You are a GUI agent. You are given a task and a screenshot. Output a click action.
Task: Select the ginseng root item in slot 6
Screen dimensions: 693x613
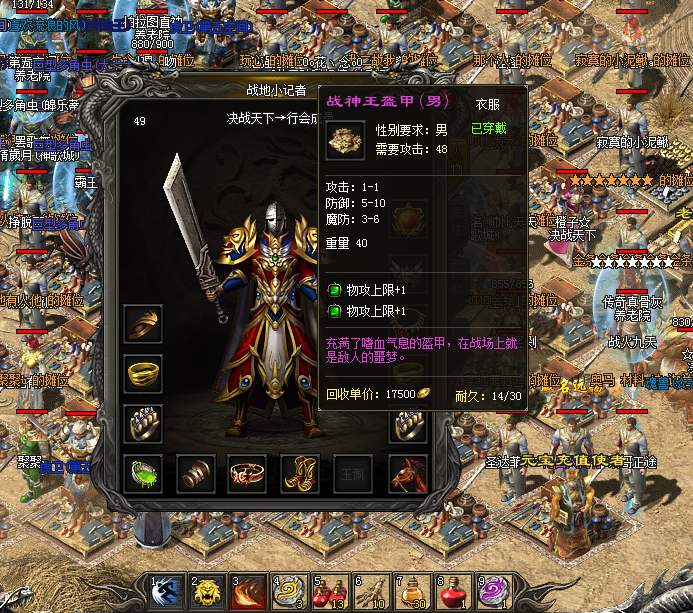click(x=369, y=591)
